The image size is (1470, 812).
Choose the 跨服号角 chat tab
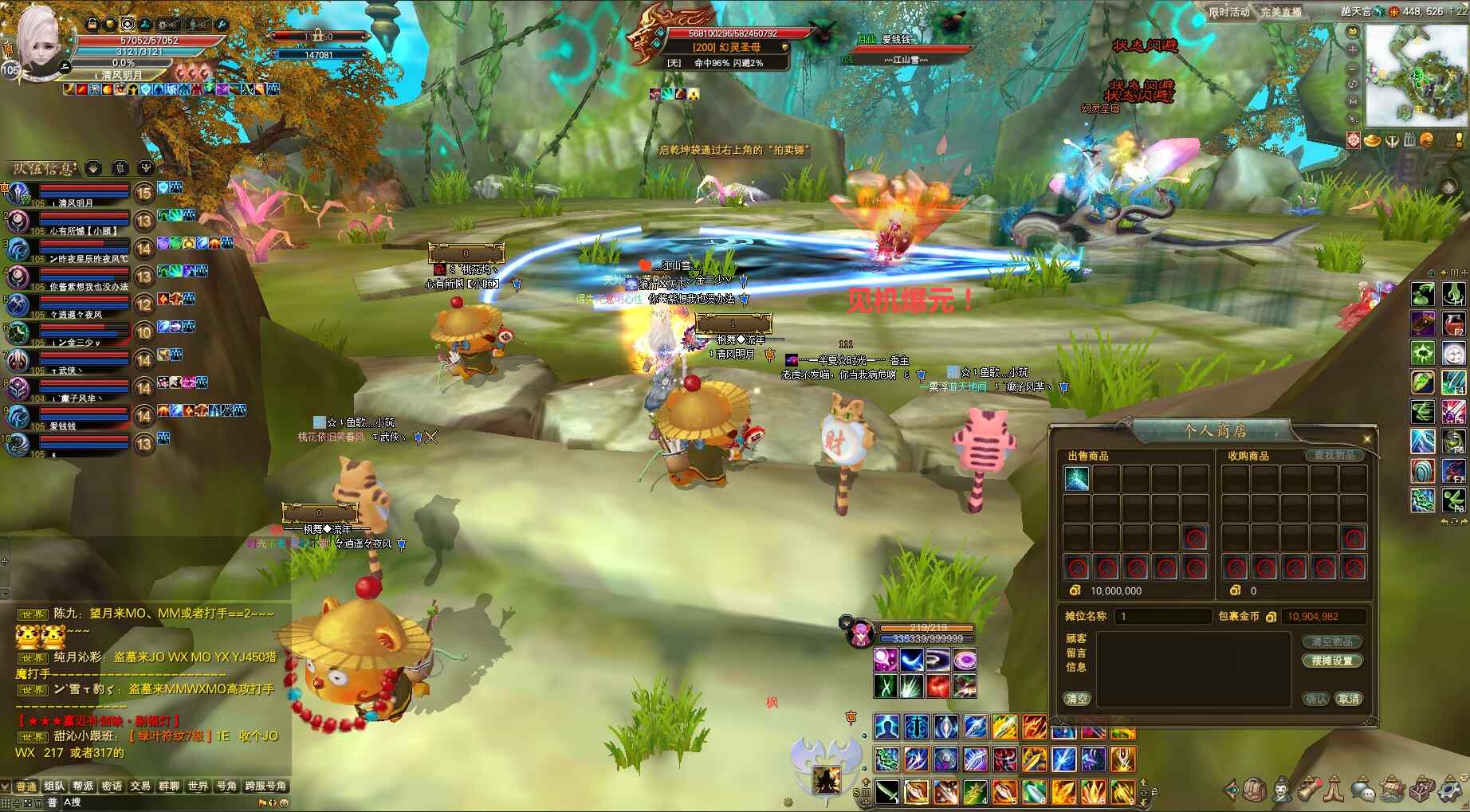(x=265, y=787)
